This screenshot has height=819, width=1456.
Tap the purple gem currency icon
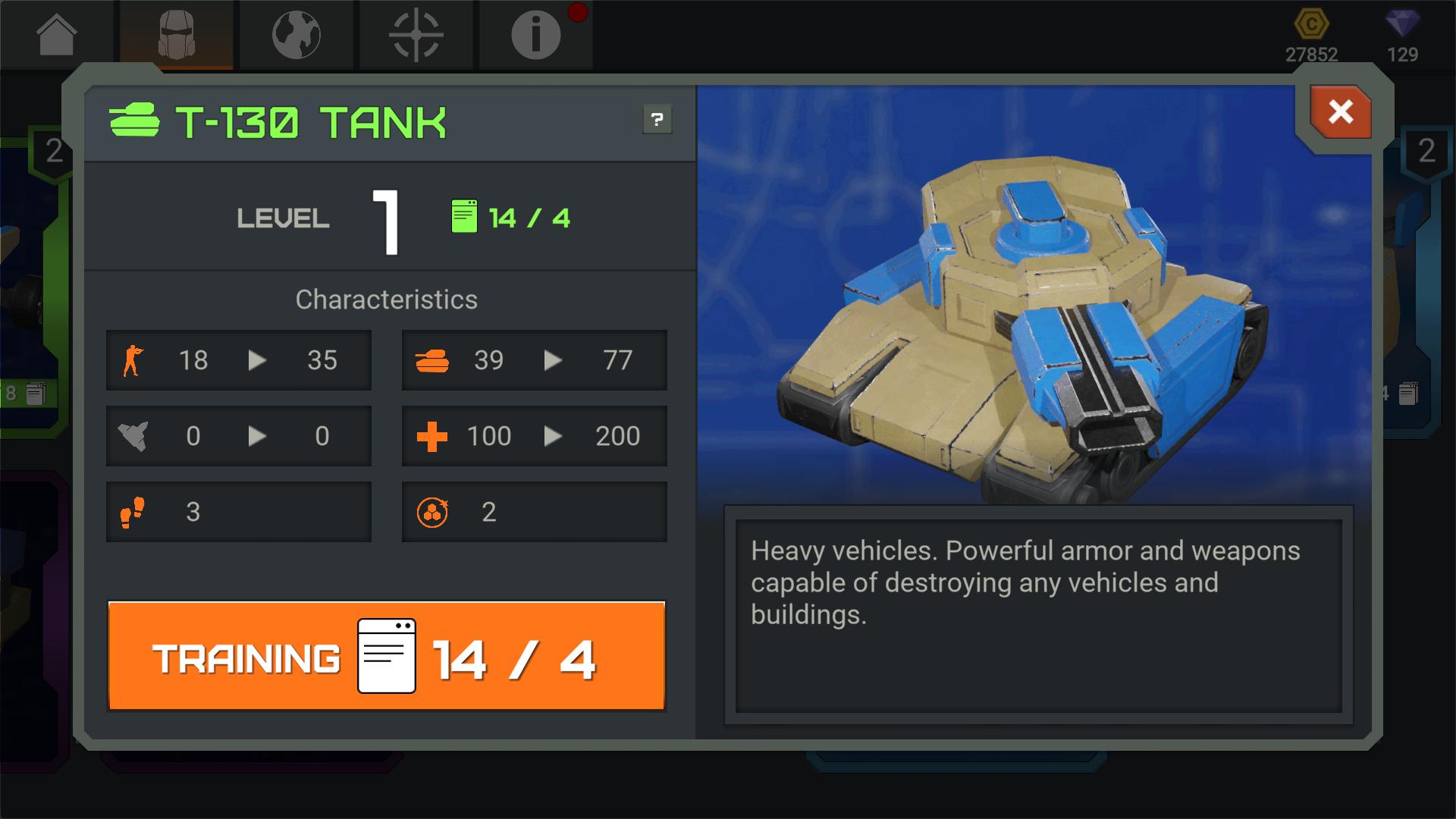pos(1402,24)
